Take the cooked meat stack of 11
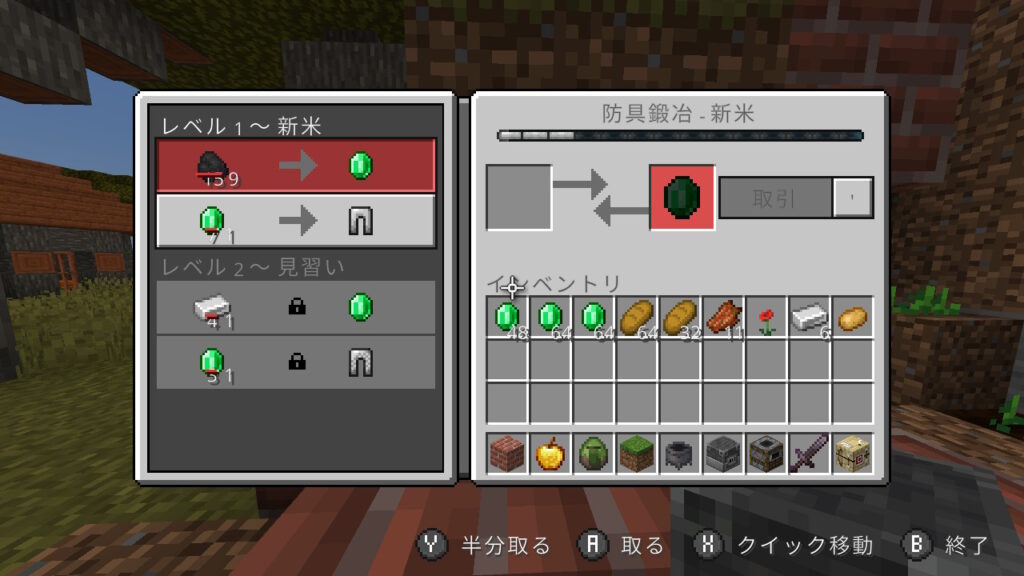Image resolution: width=1024 pixels, height=576 pixels. (x=724, y=318)
